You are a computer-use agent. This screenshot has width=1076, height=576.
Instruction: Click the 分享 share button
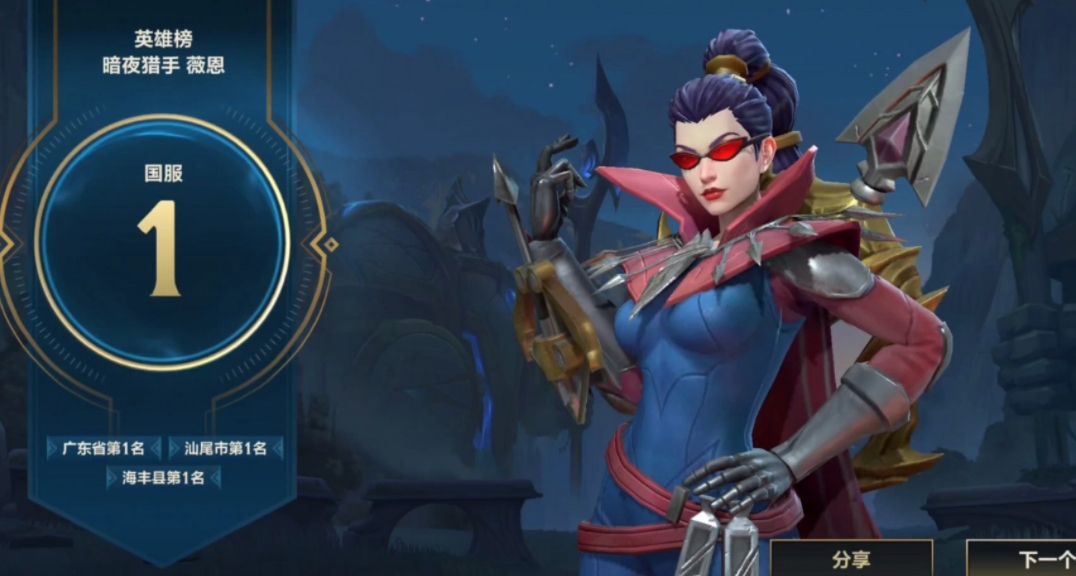(851, 559)
